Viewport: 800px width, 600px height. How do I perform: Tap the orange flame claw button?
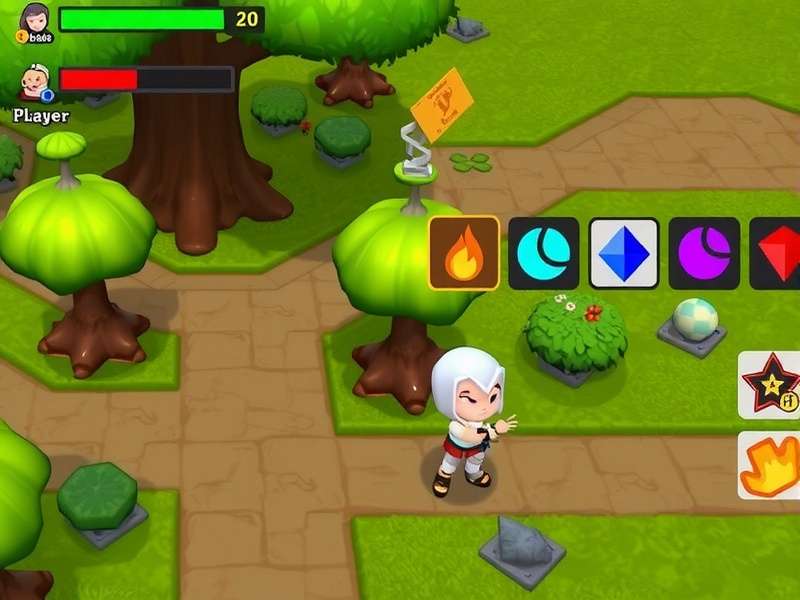tap(770, 465)
